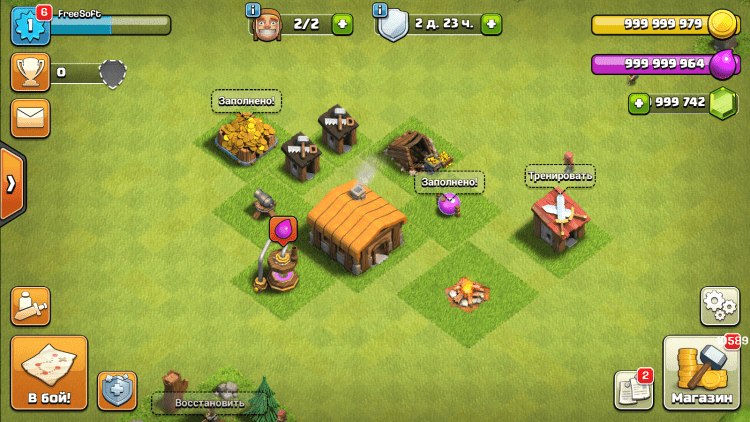This screenshot has width=750, height=422.
Task: Show builder info icon
Action: click(253, 10)
